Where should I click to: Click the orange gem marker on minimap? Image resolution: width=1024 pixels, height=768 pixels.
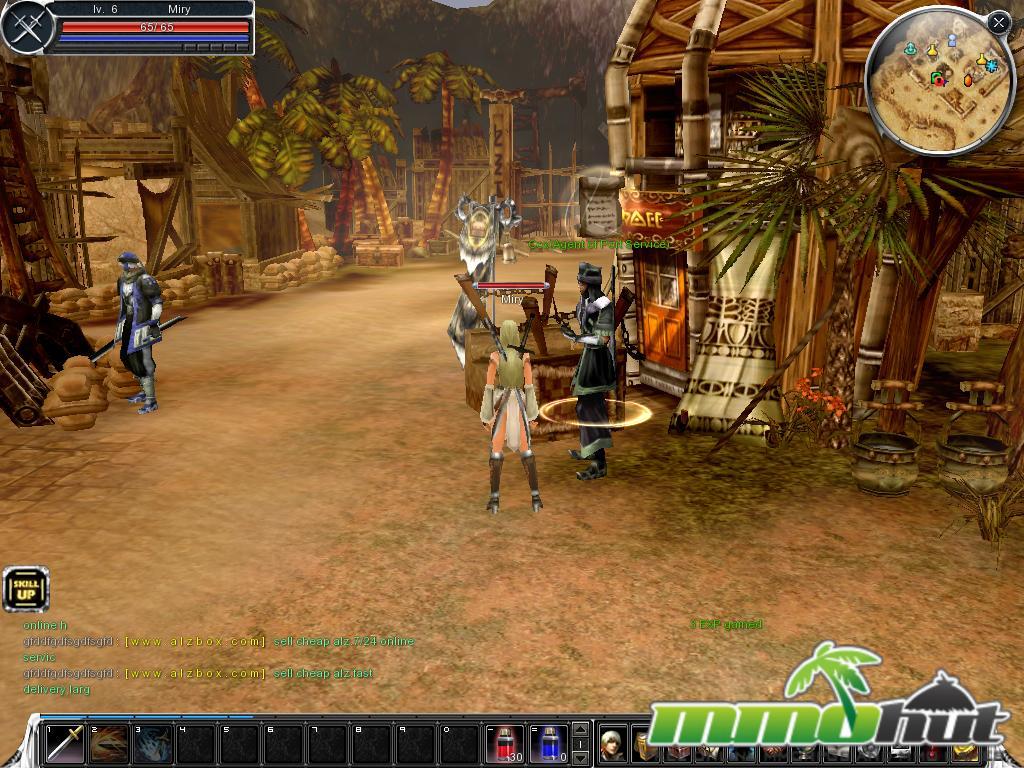968,78
